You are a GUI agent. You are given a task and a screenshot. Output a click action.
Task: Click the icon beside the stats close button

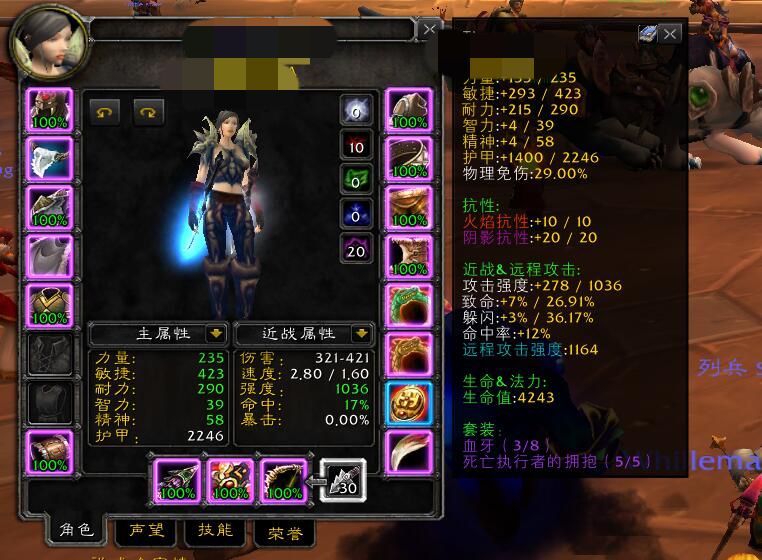tap(648, 33)
